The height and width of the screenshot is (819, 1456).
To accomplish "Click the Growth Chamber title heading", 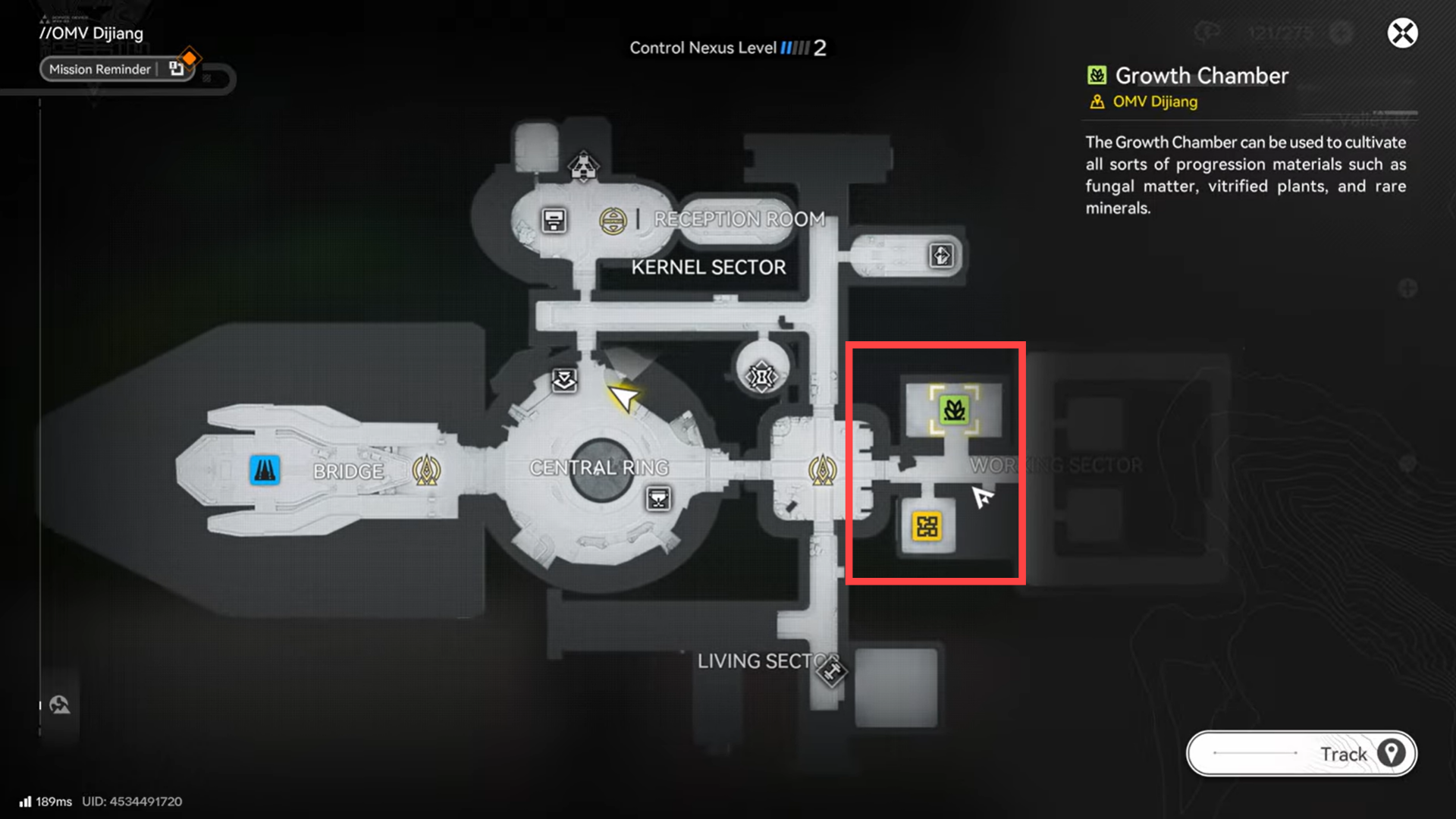I will (1200, 76).
